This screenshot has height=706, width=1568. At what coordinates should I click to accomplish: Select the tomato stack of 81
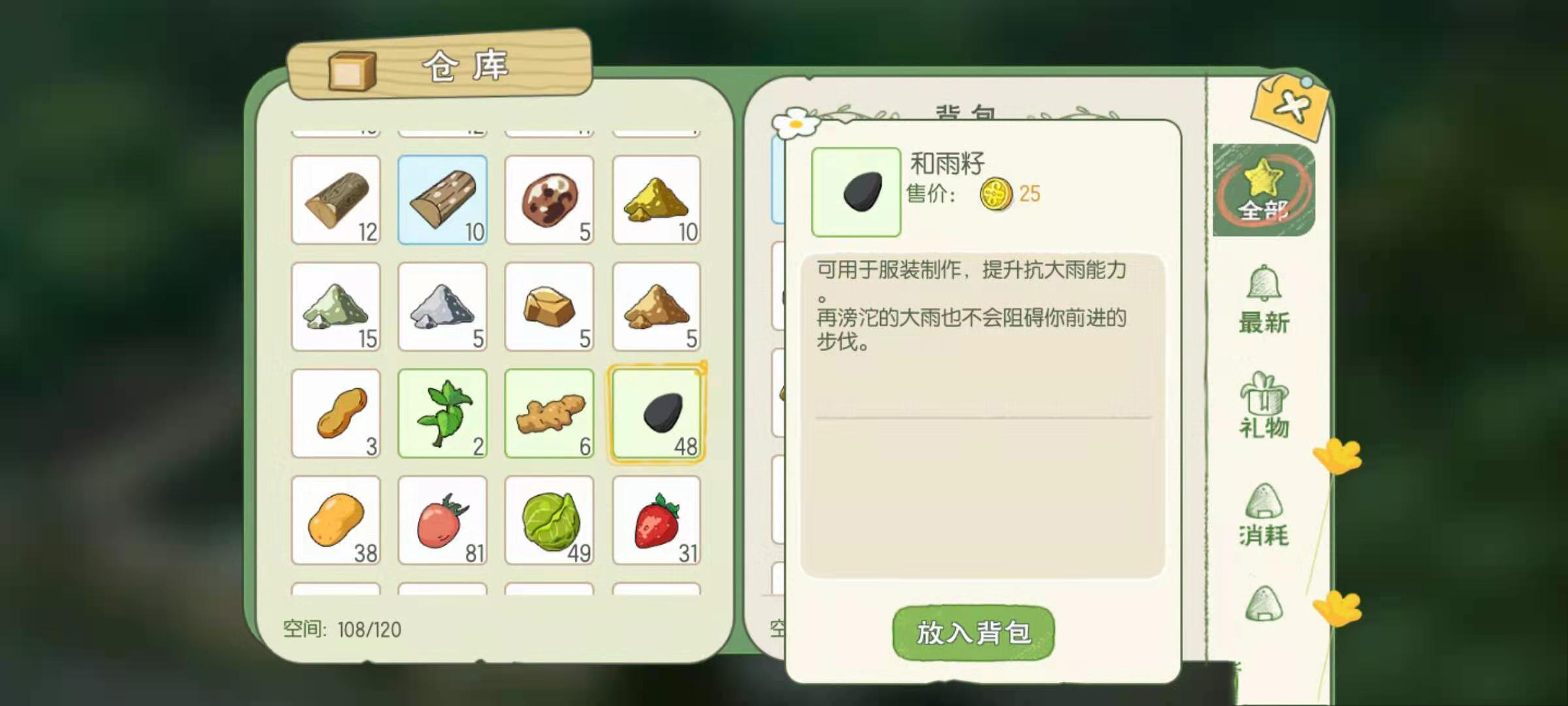pos(443,521)
